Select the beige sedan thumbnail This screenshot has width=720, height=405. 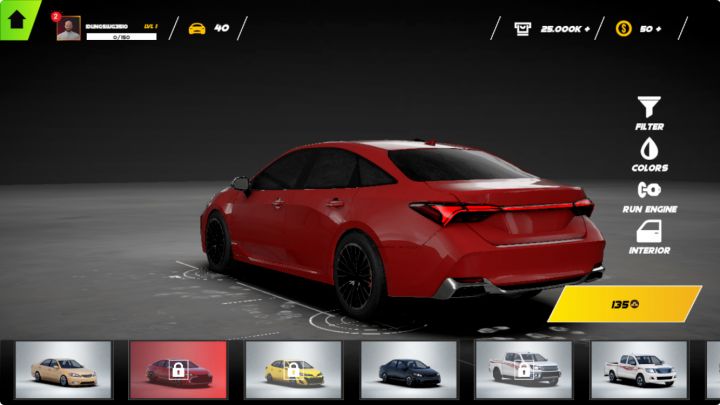[x=64, y=370]
